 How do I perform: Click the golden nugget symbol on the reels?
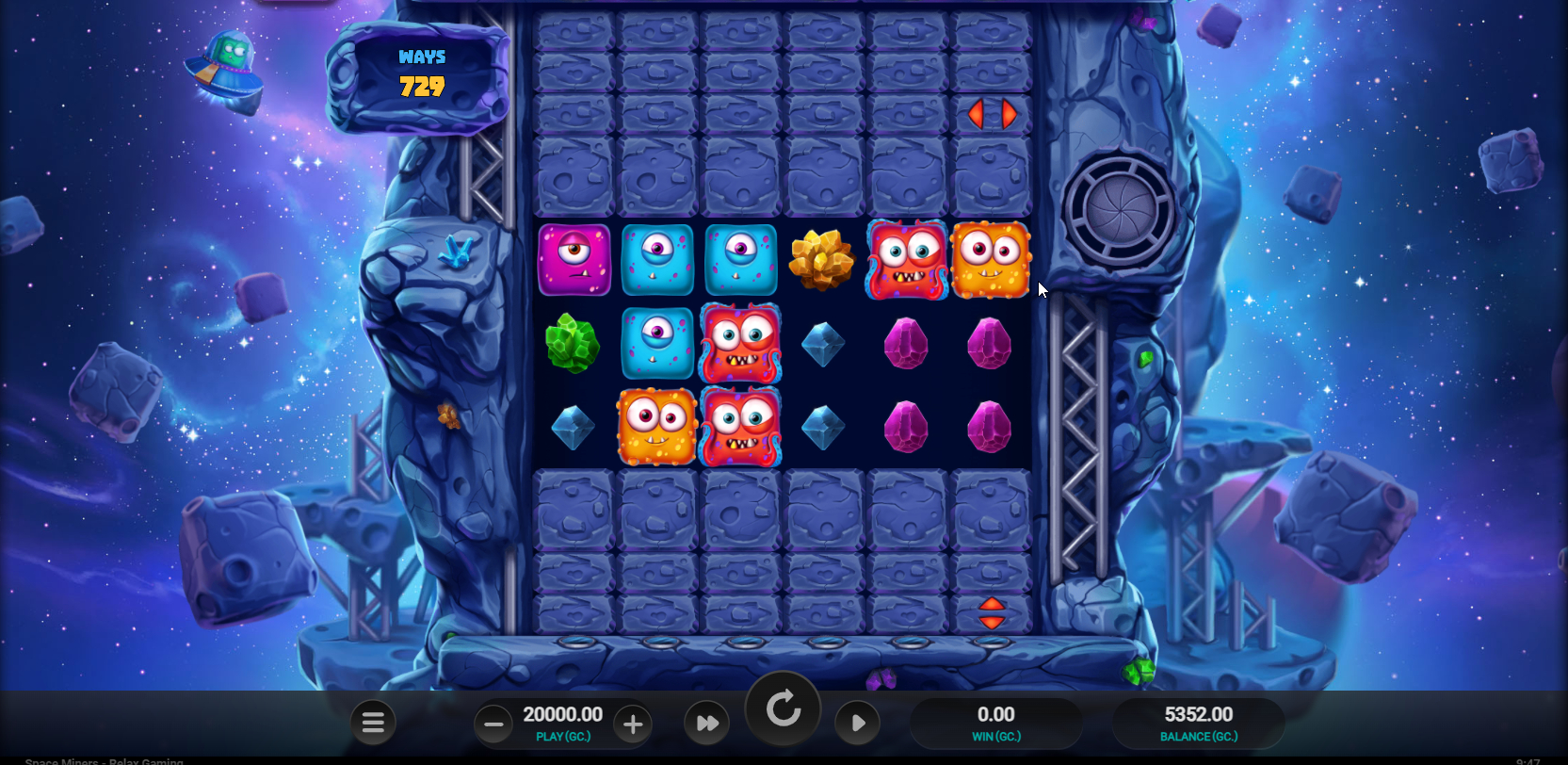click(x=822, y=258)
